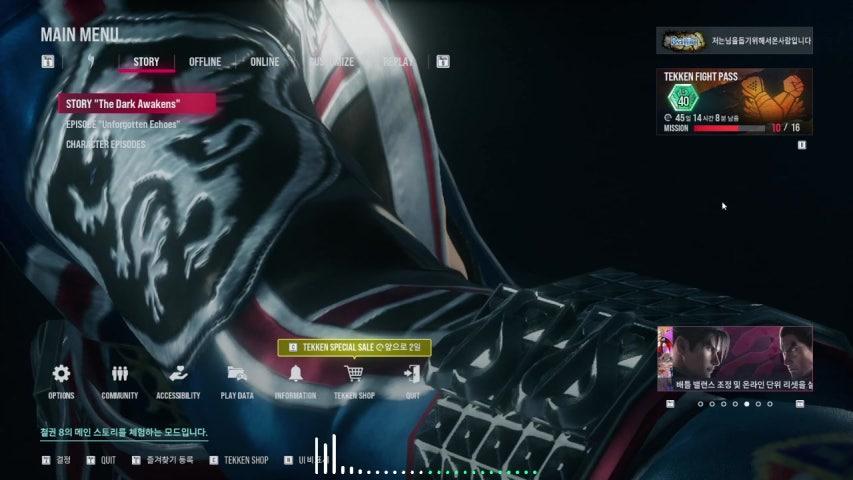This screenshot has width=853, height=480.
Task: View PLAY DATA
Action: point(237,375)
